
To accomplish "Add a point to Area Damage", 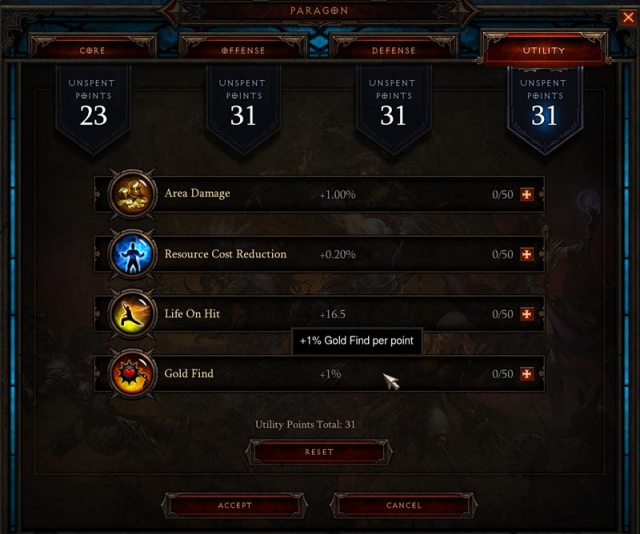I will pyautogui.click(x=527, y=194).
